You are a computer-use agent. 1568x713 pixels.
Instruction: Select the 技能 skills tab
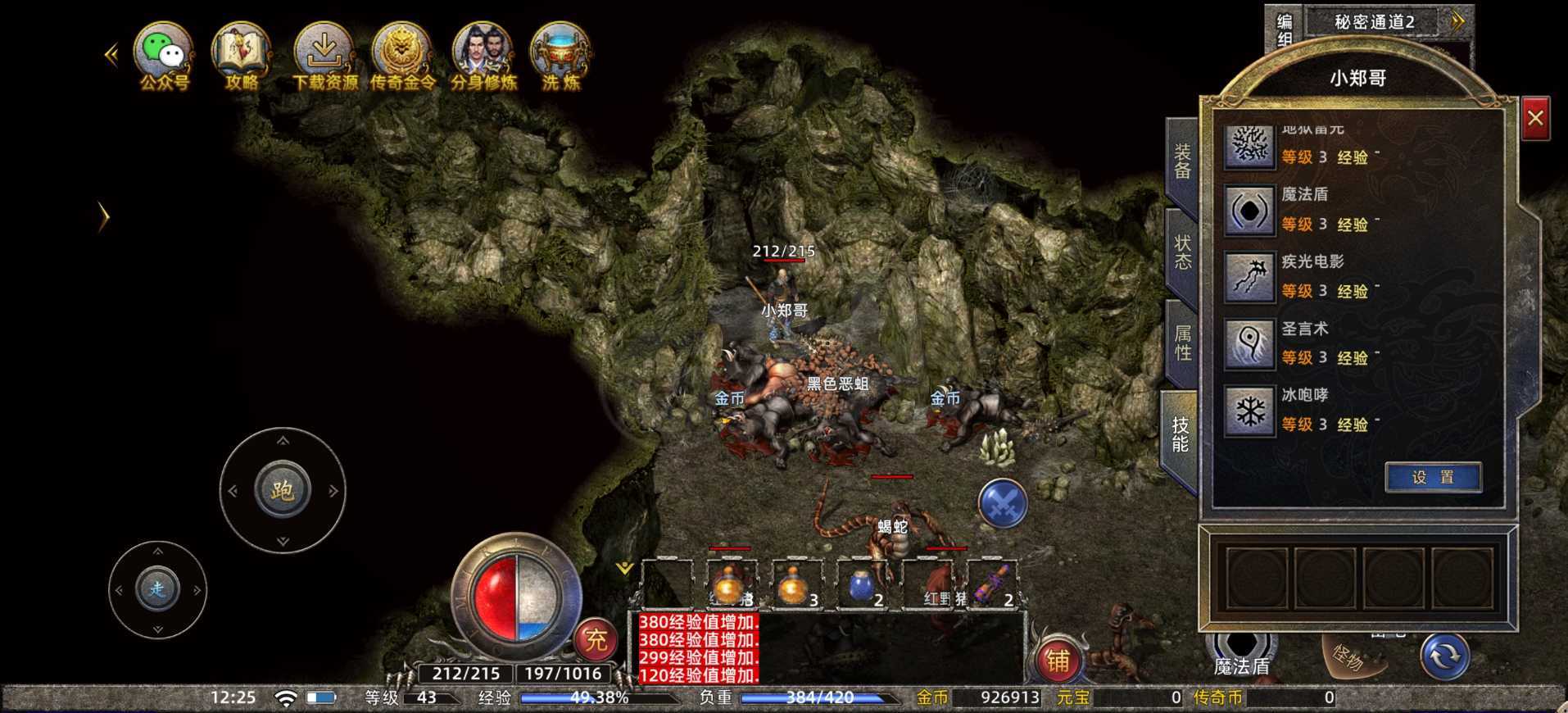point(1181,434)
